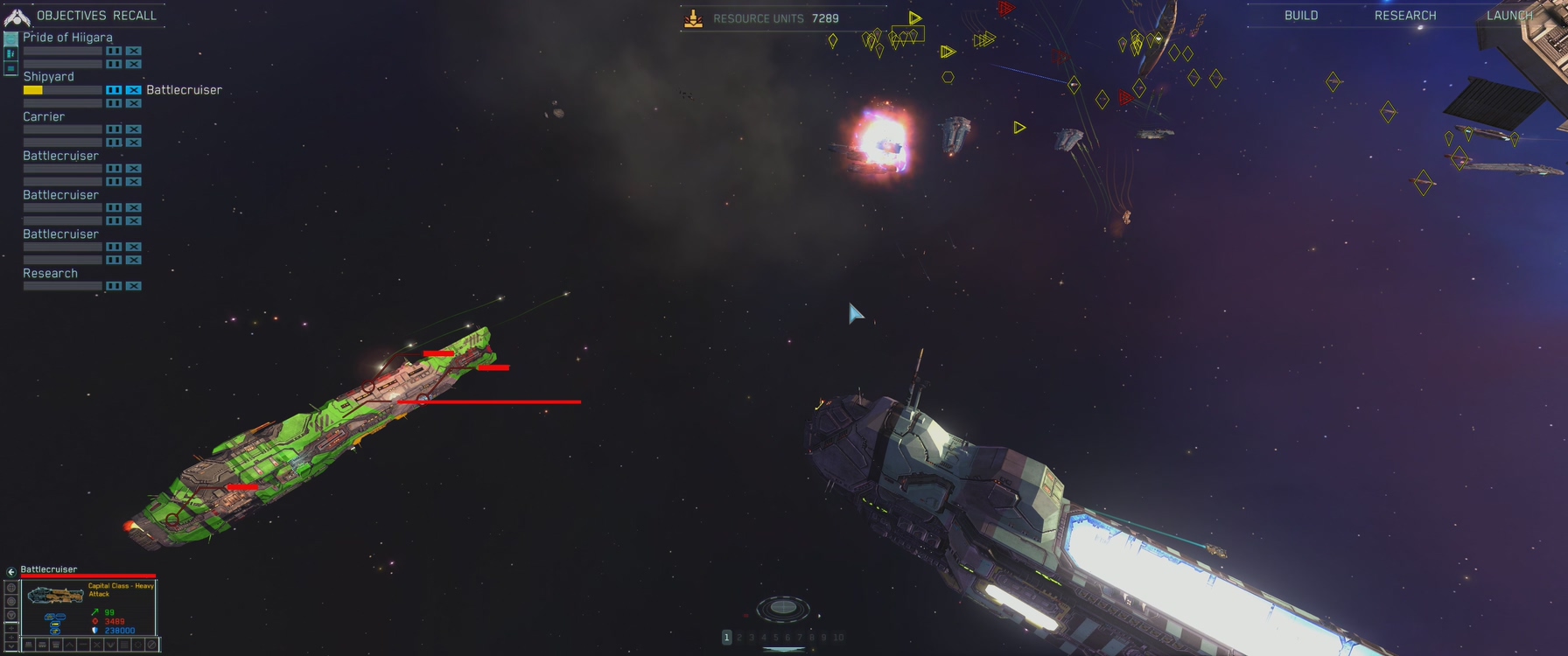Select the Pride of Hiigara queue

[x=67, y=38]
